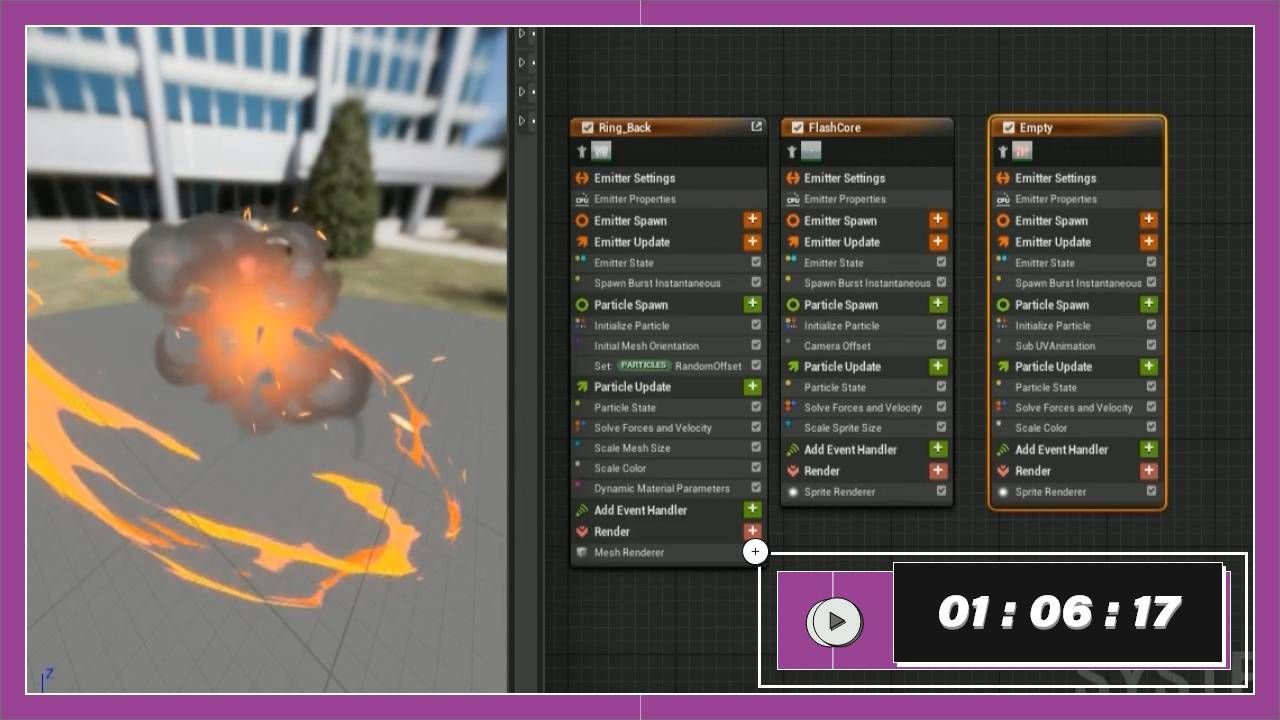Viewport: 1280px width, 720px height.
Task: Add a Particle Update module to Ring_Back
Action: pos(752,387)
